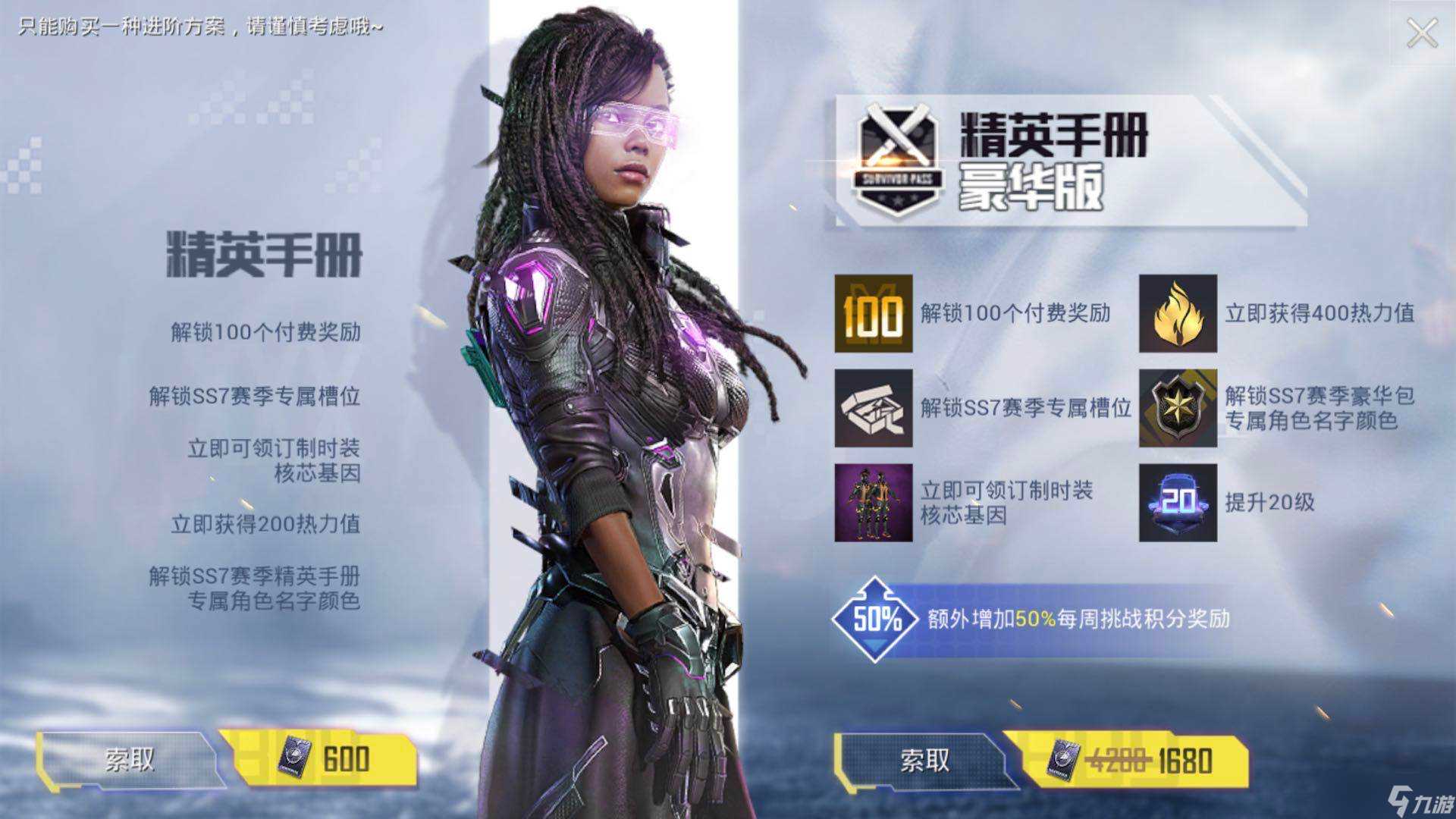The image size is (1456, 819).
Task: Select the star badge name color icon
Action: pos(1178,408)
